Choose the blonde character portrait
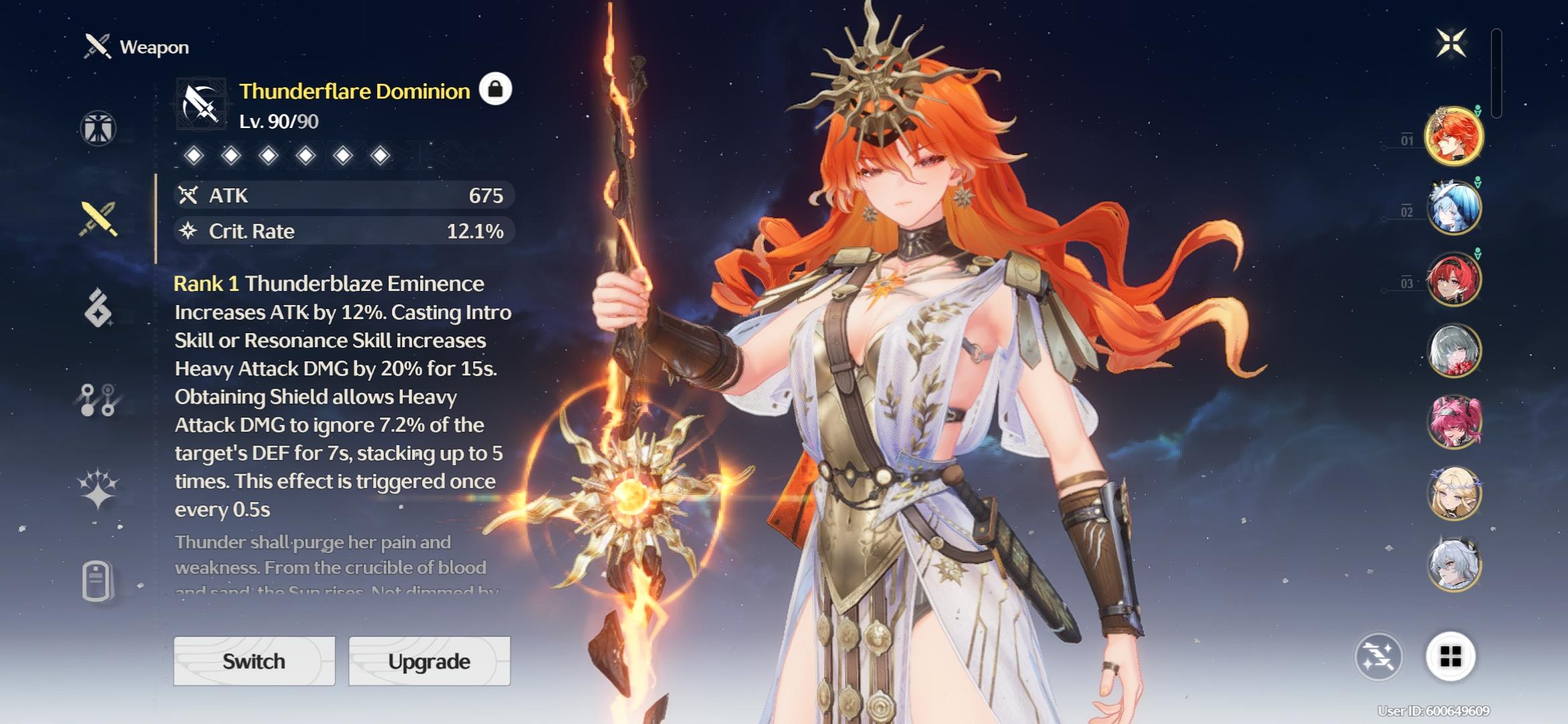This screenshot has width=1568, height=724. pyautogui.click(x=1453, y=493)
